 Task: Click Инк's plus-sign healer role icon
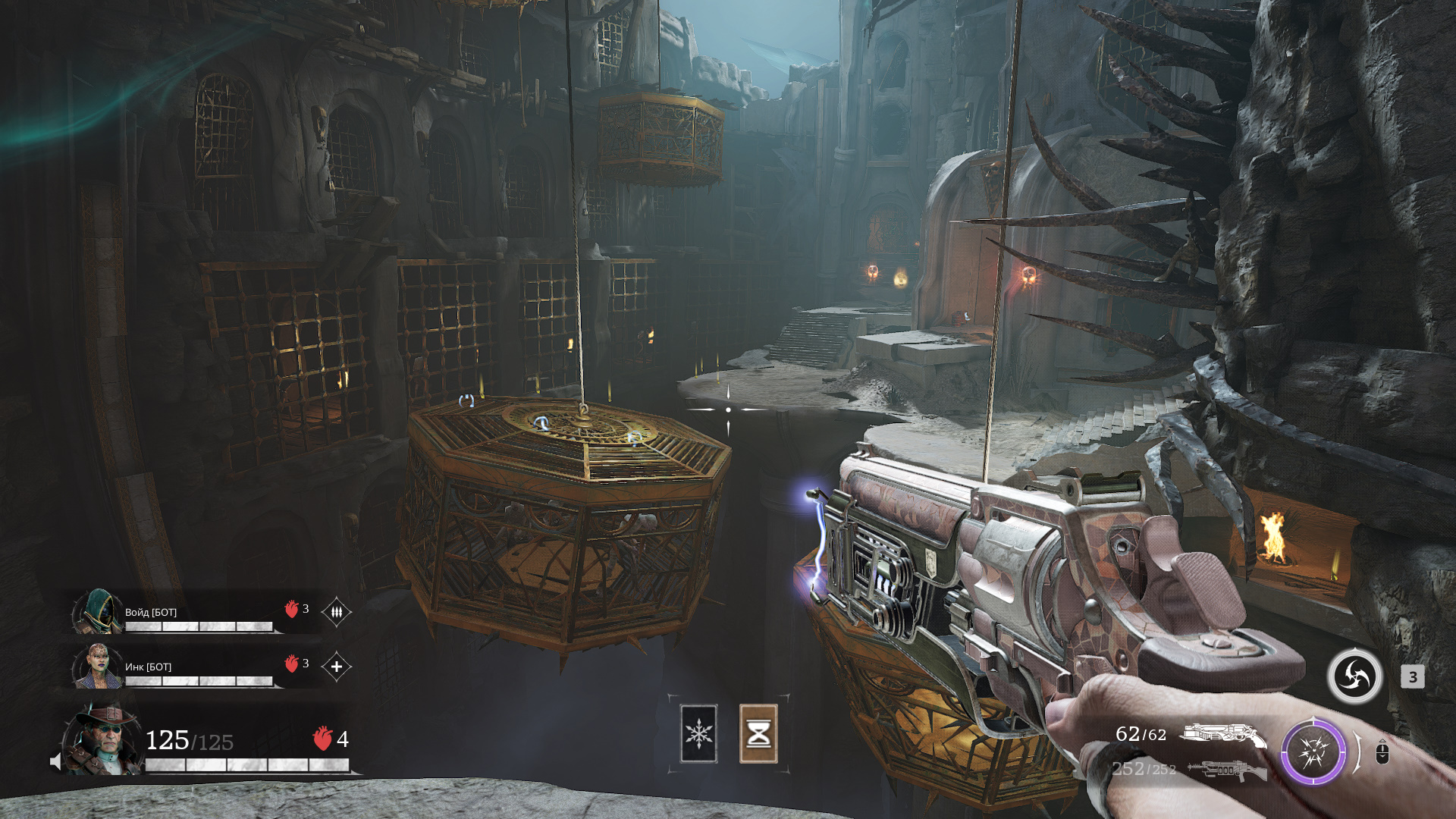[336, 667]
